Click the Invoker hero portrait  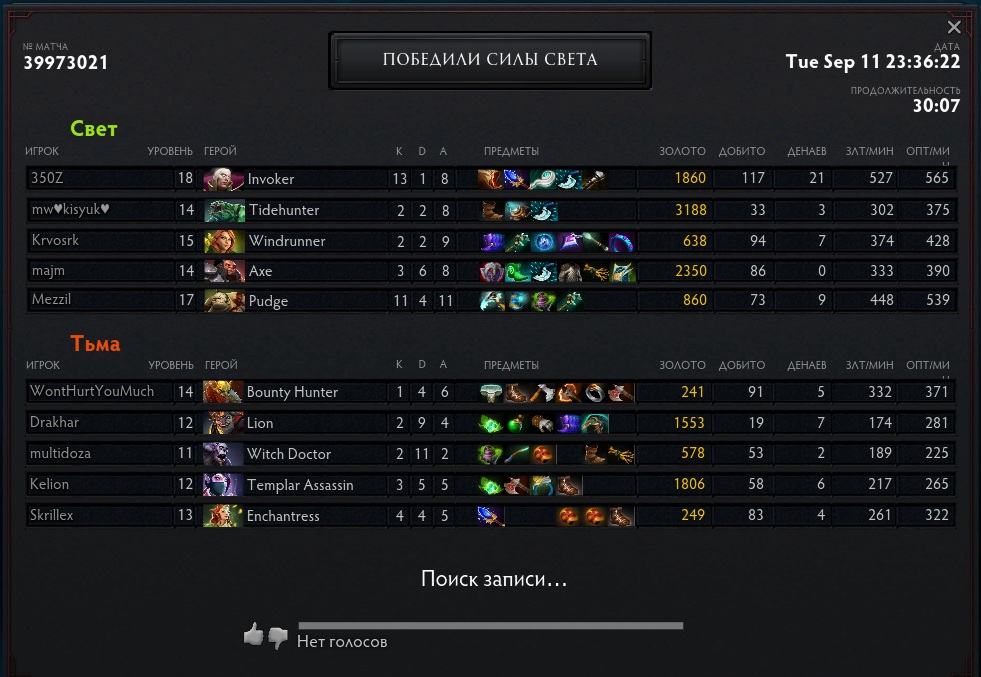point(224,179)
